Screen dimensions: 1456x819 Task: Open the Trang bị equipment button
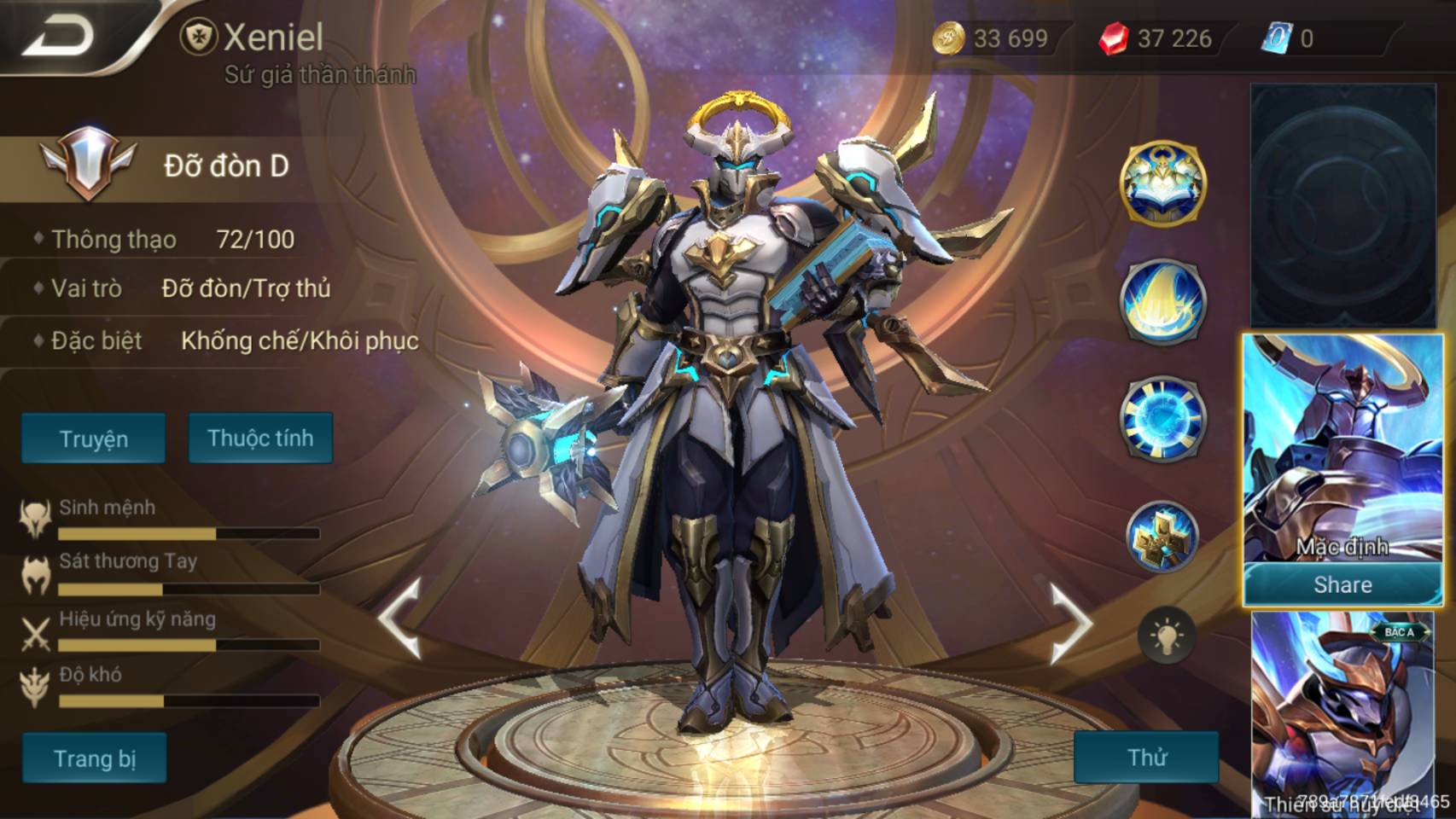pyautogui.click(x=94, y=758)
